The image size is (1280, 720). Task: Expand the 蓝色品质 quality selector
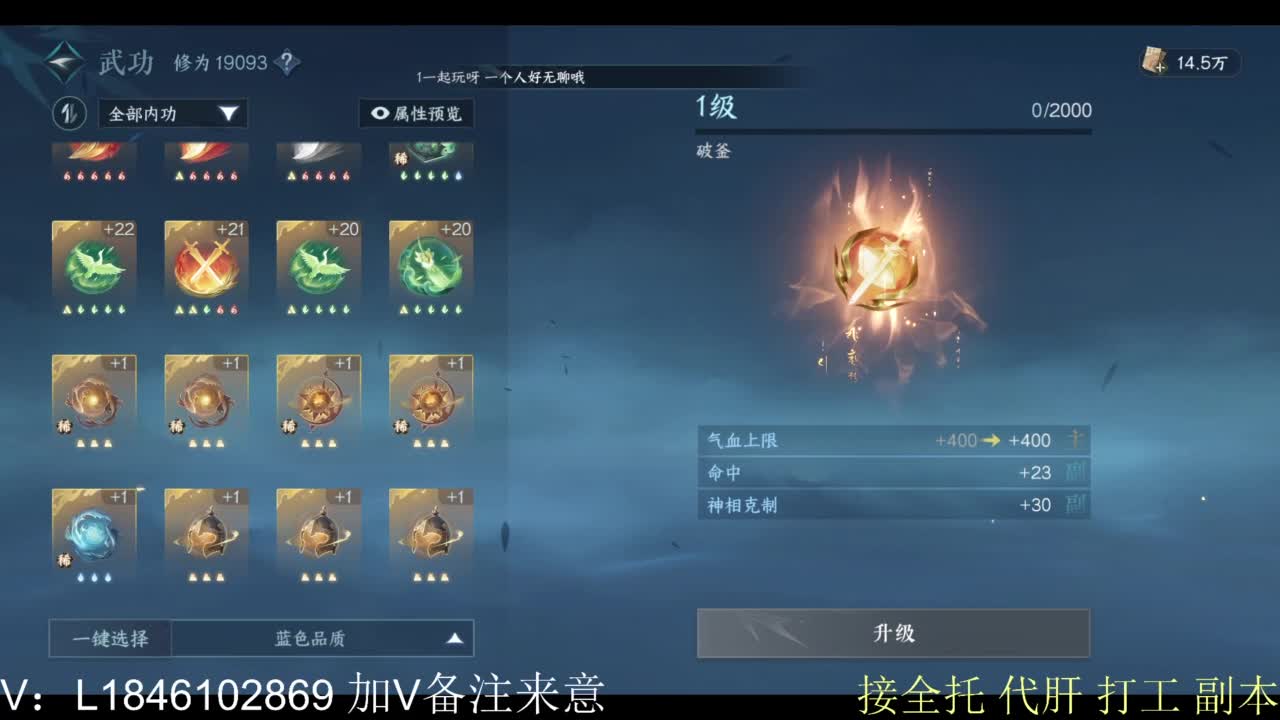tap(310, 637)
